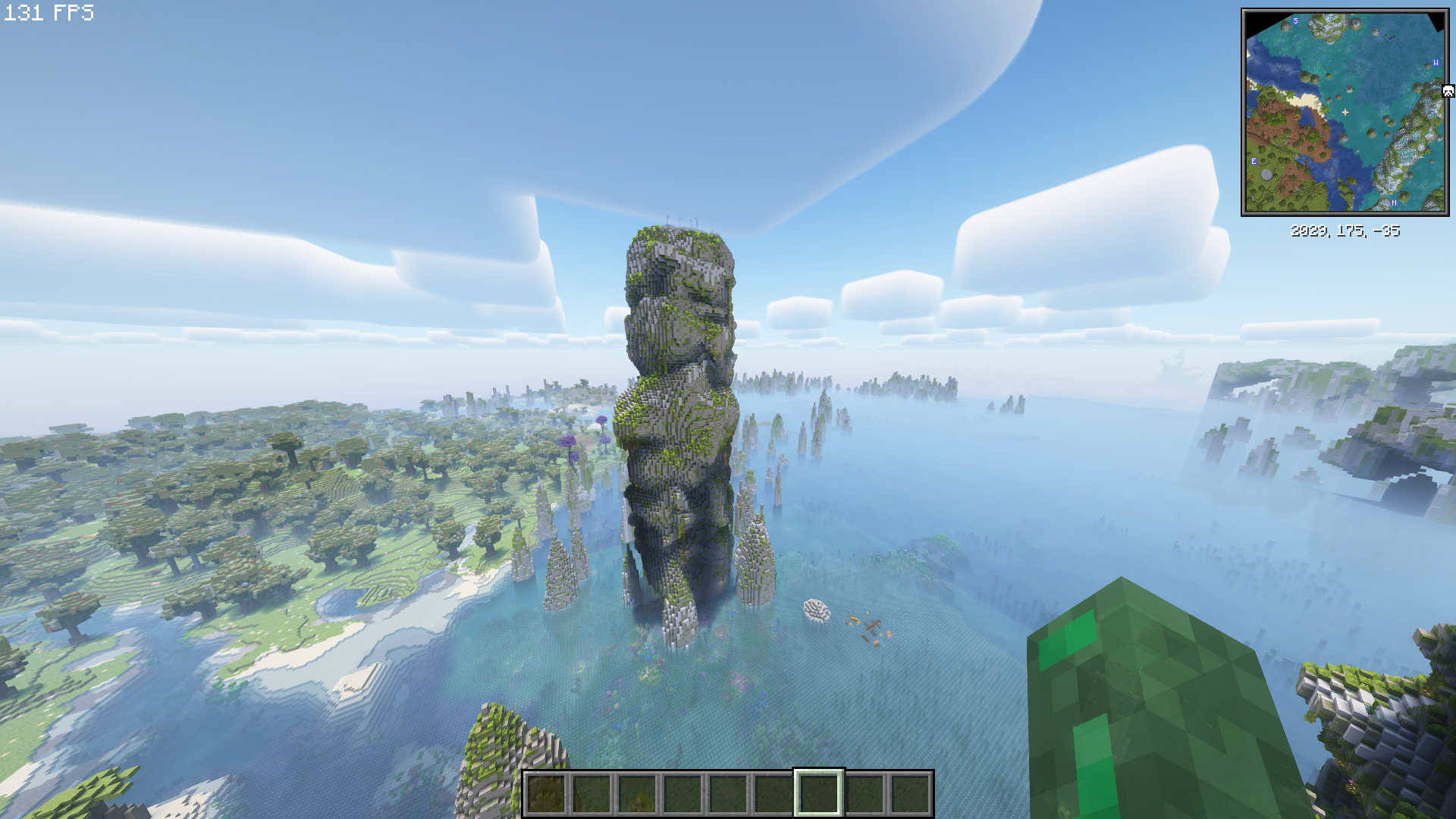Select the skull death waypoint marker
This screenshot has height=819, width=1456.
coord(1448,91)
